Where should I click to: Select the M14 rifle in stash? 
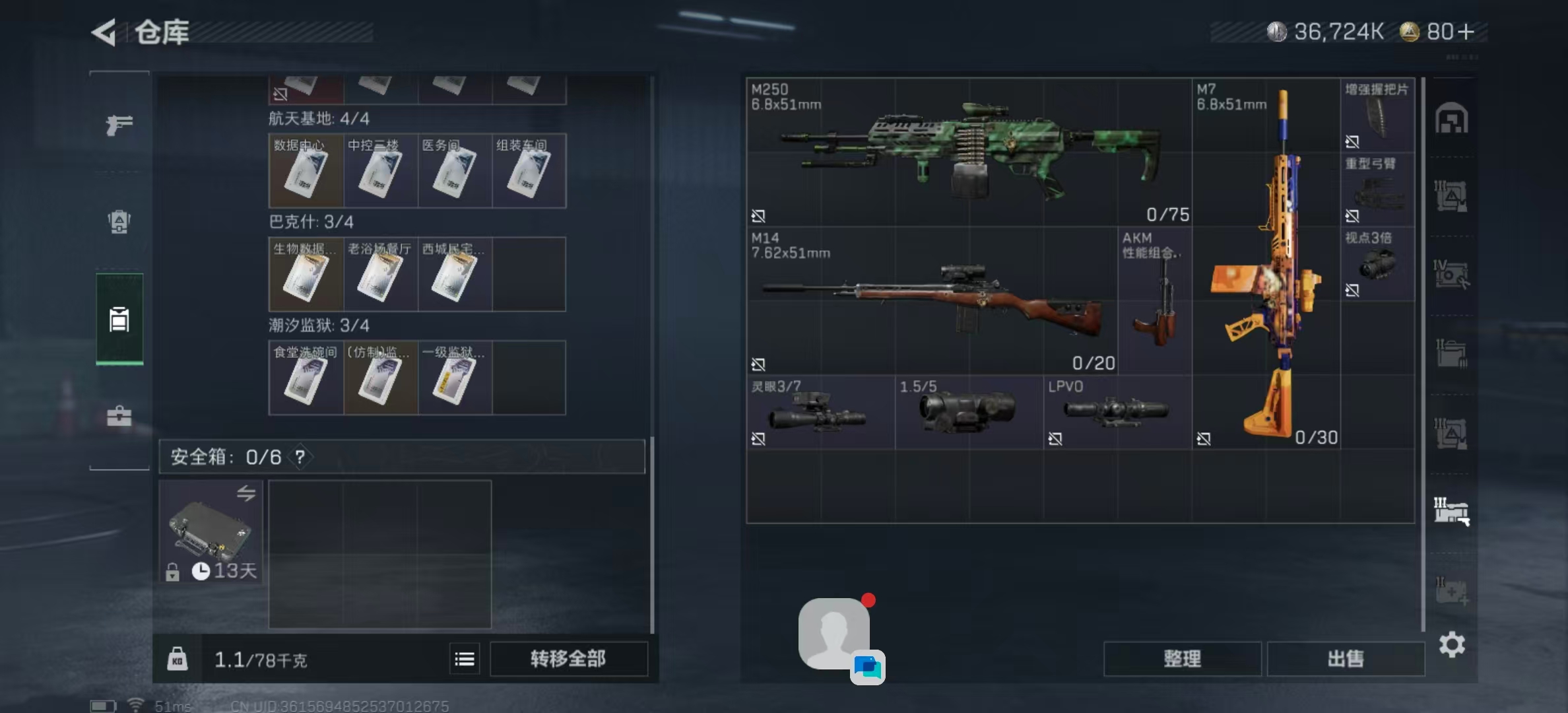click(x=931, y=301)
